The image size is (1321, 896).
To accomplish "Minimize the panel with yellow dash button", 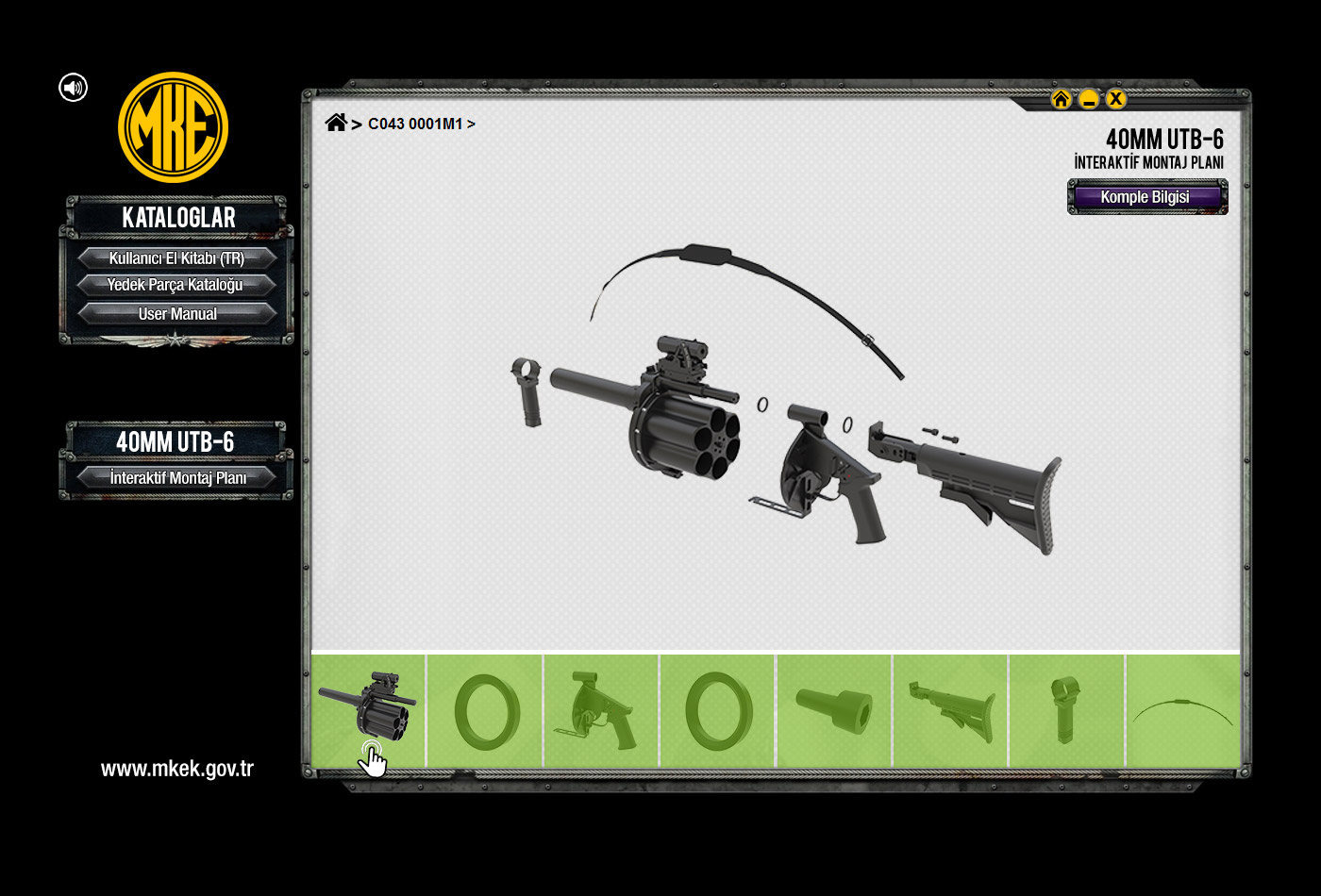I will pyautogui.click(x=1089, y=99).
